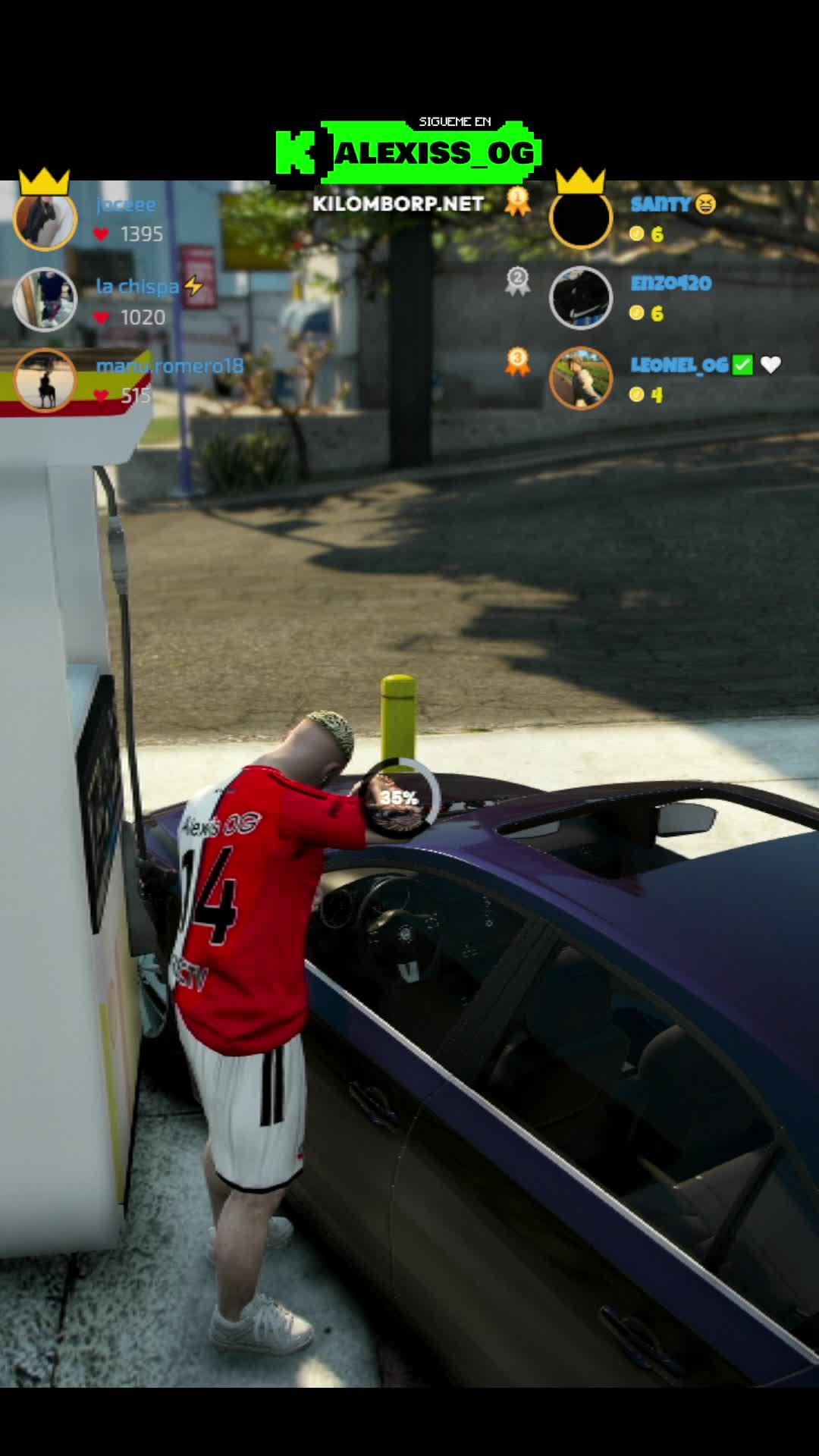
Task: Select Santy's avatar in the top gifters list
Action: pyautogui.click(x=580, y=218)
